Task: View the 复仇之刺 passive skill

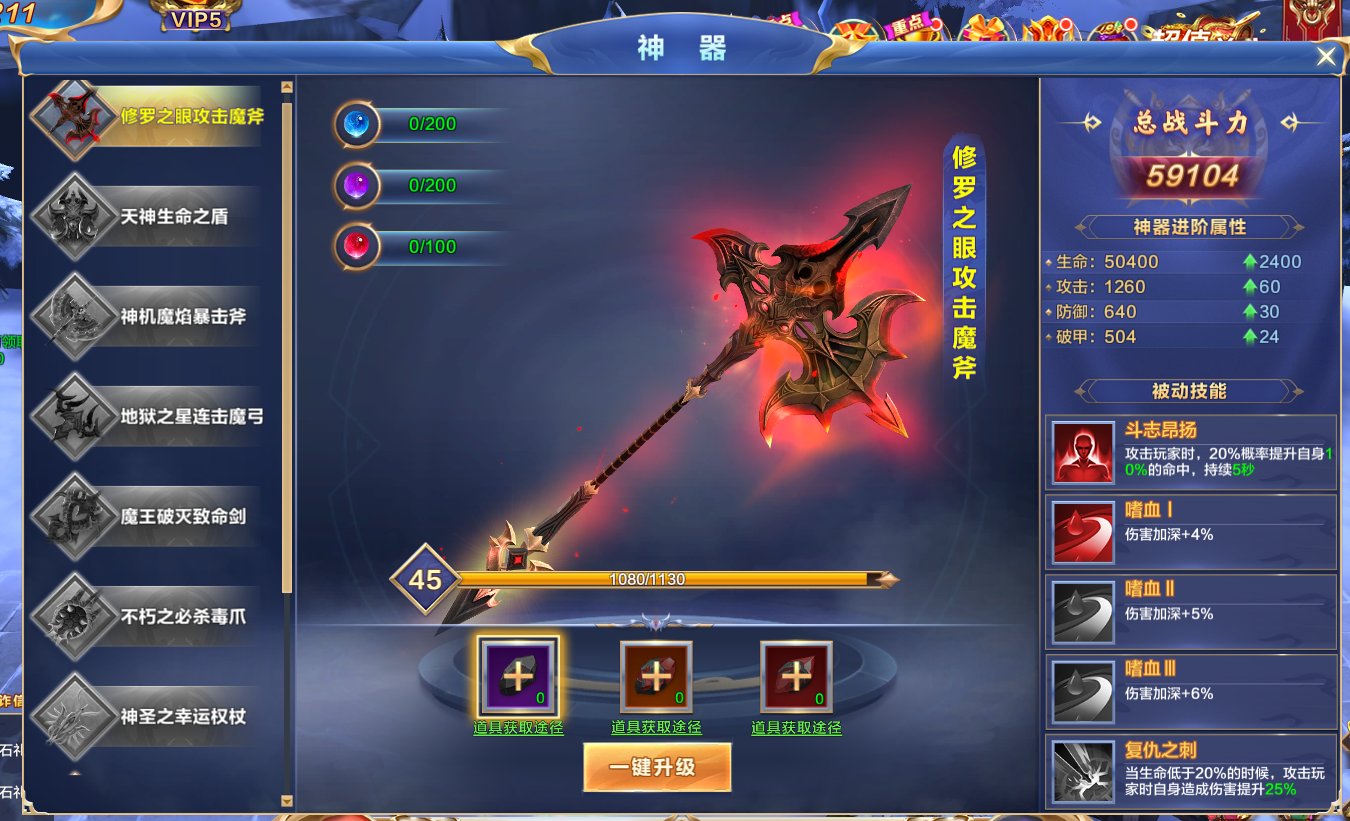Action: [1083, 770]
